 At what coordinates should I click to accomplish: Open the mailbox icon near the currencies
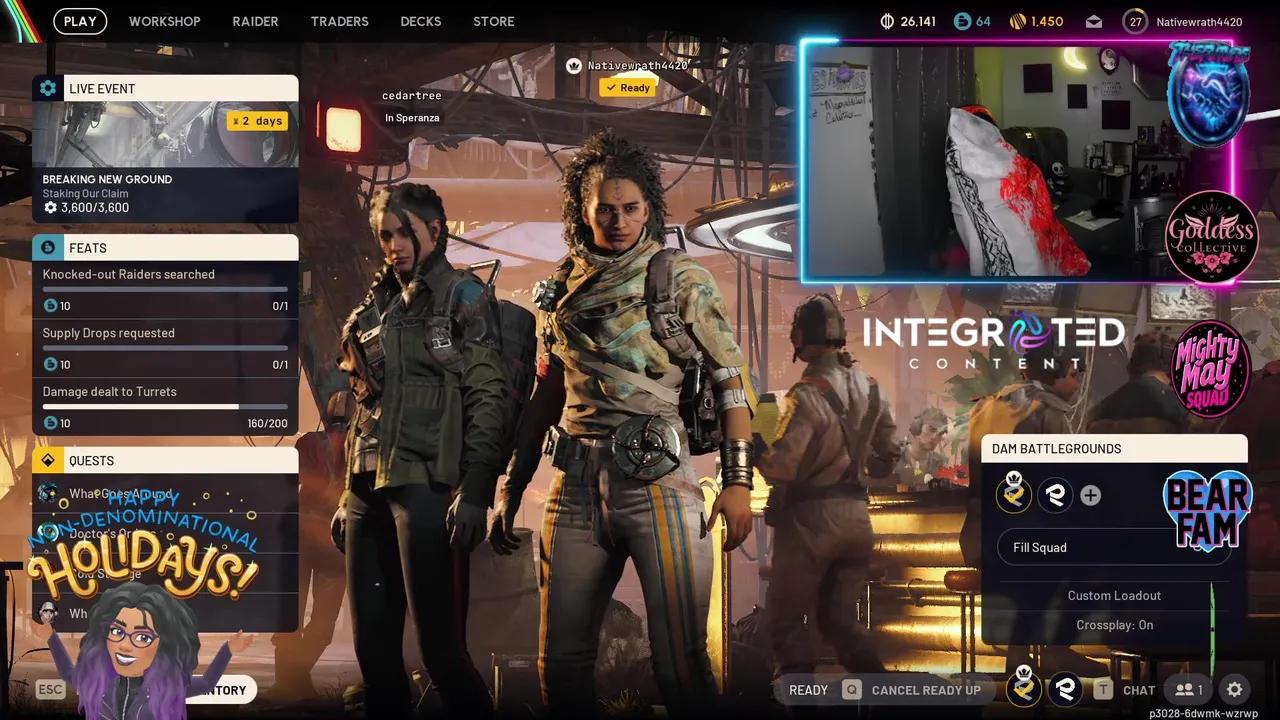point(1093,20)
